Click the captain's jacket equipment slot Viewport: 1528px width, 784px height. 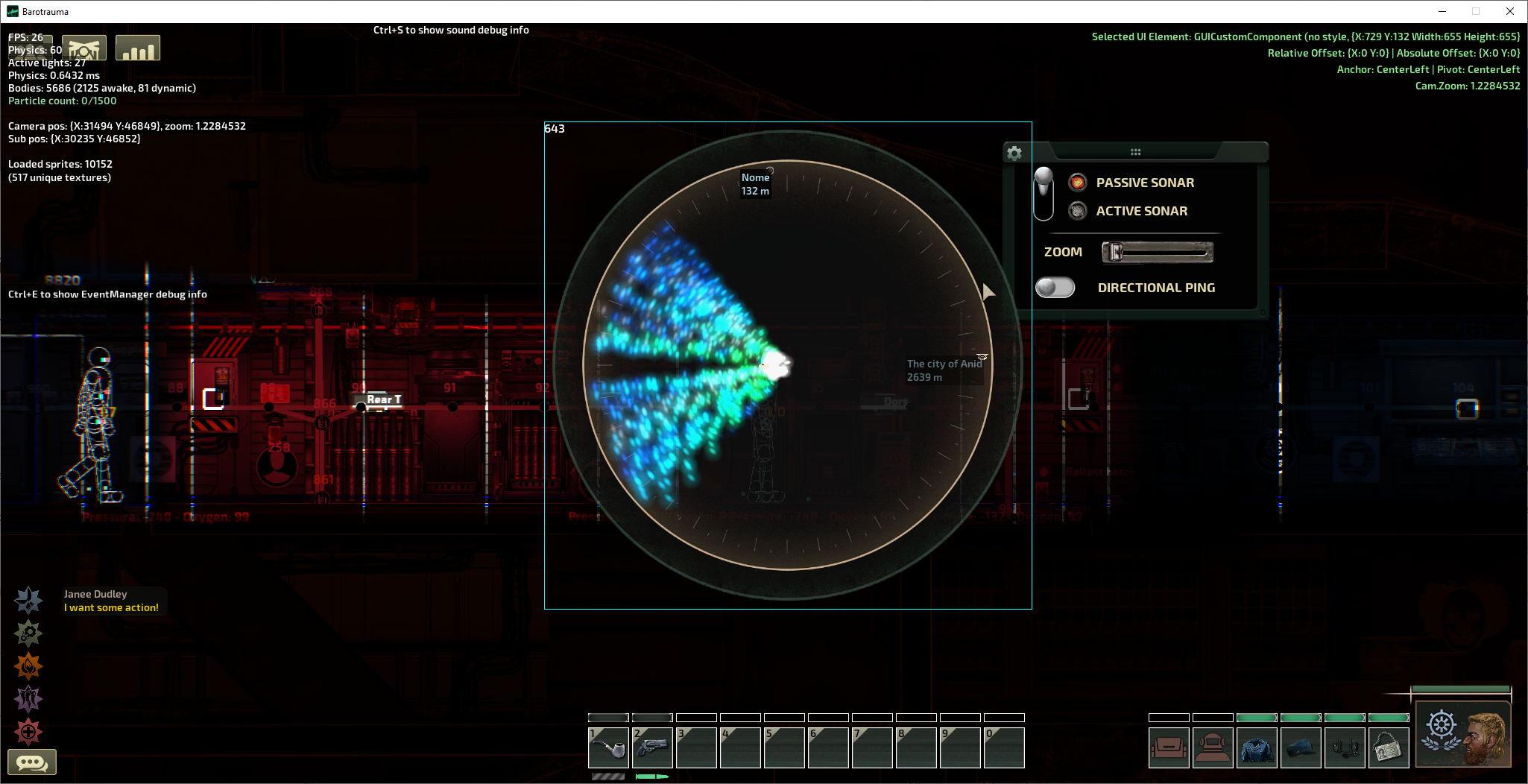[1257, 747]
